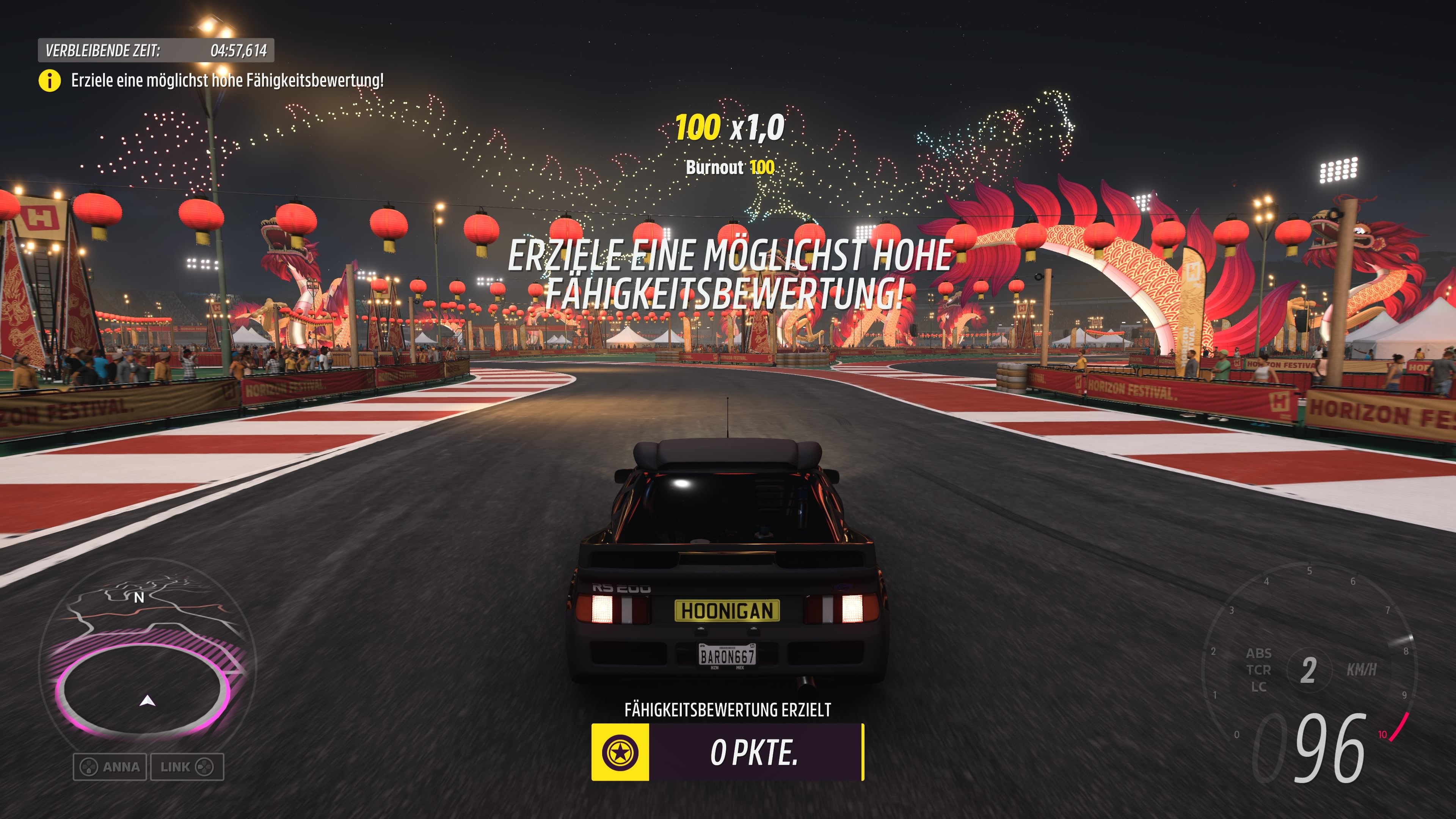Viewport: 1456px width, 819px height.
Task: Toggle the TCR traction control indicator
Action: click(1260, 669)
